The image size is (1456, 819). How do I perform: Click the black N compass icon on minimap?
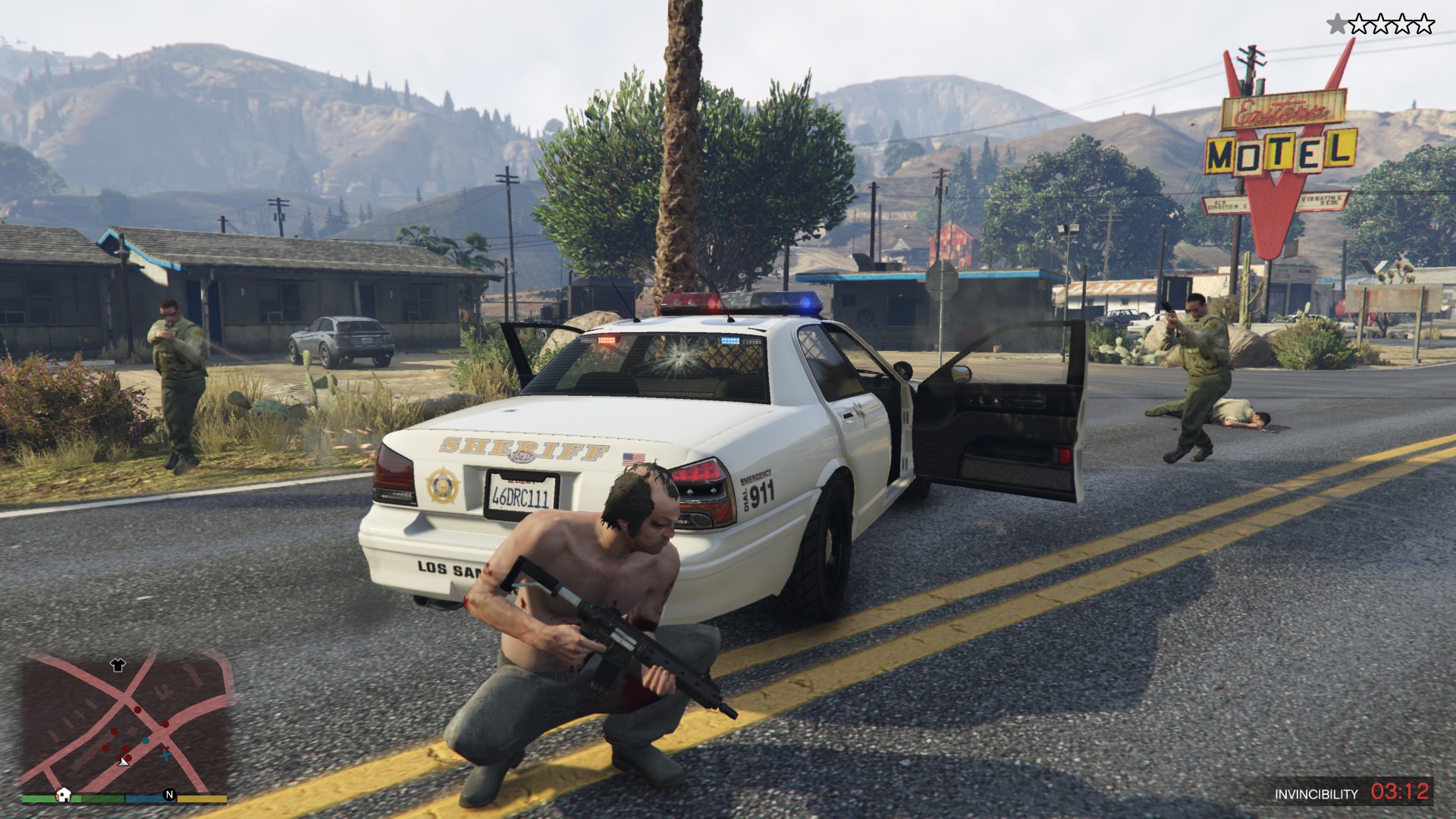point(169,795)
